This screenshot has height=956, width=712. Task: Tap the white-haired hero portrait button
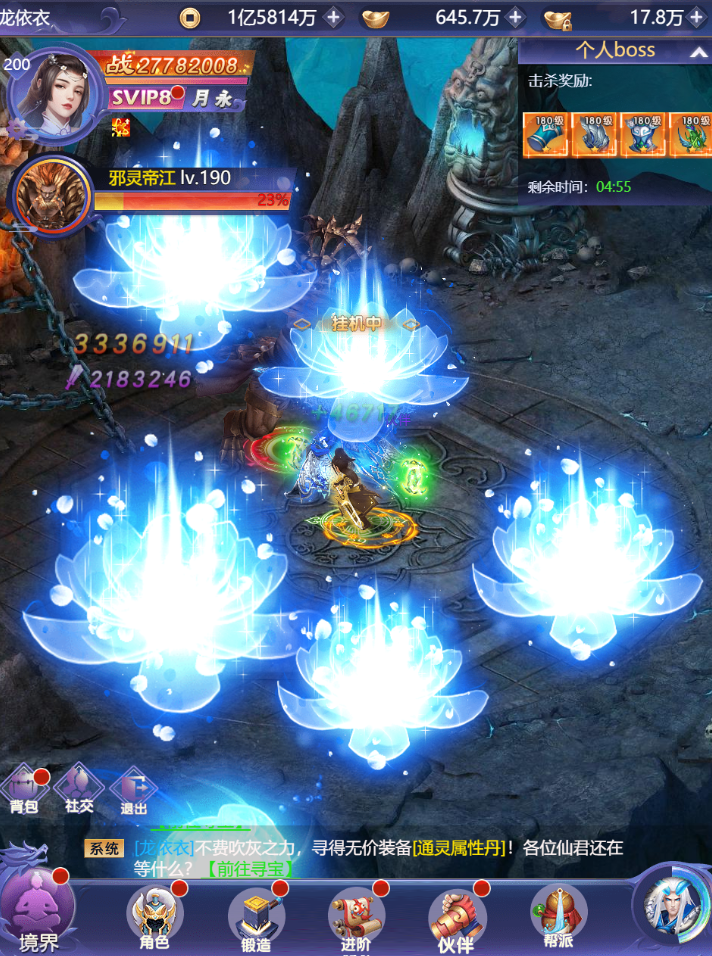[670, 904]
